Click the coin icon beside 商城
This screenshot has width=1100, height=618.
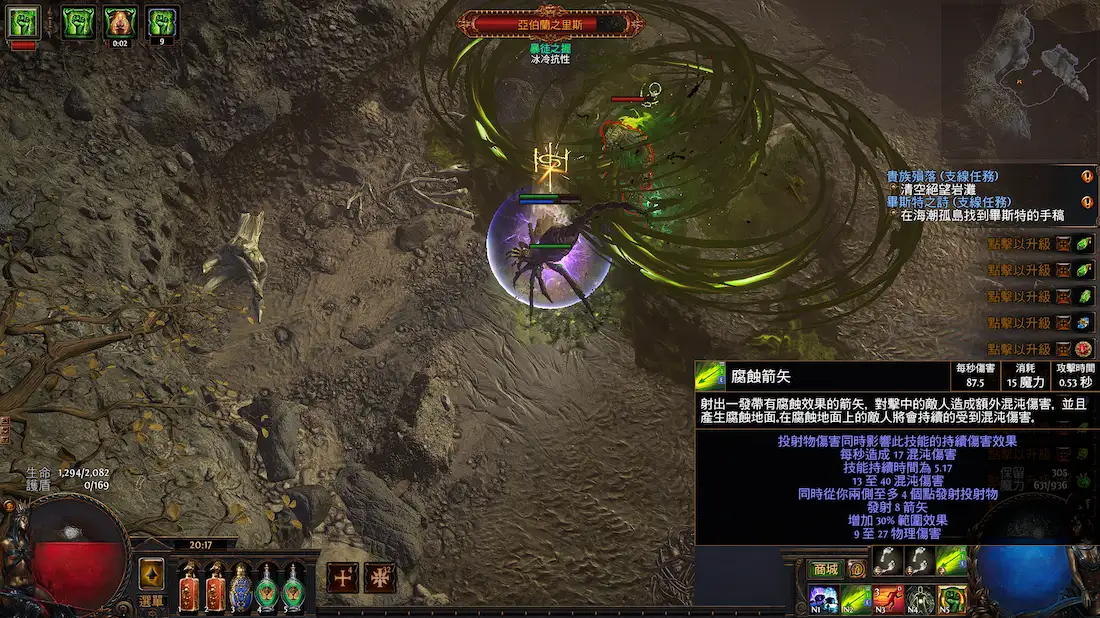click(856, 569)
